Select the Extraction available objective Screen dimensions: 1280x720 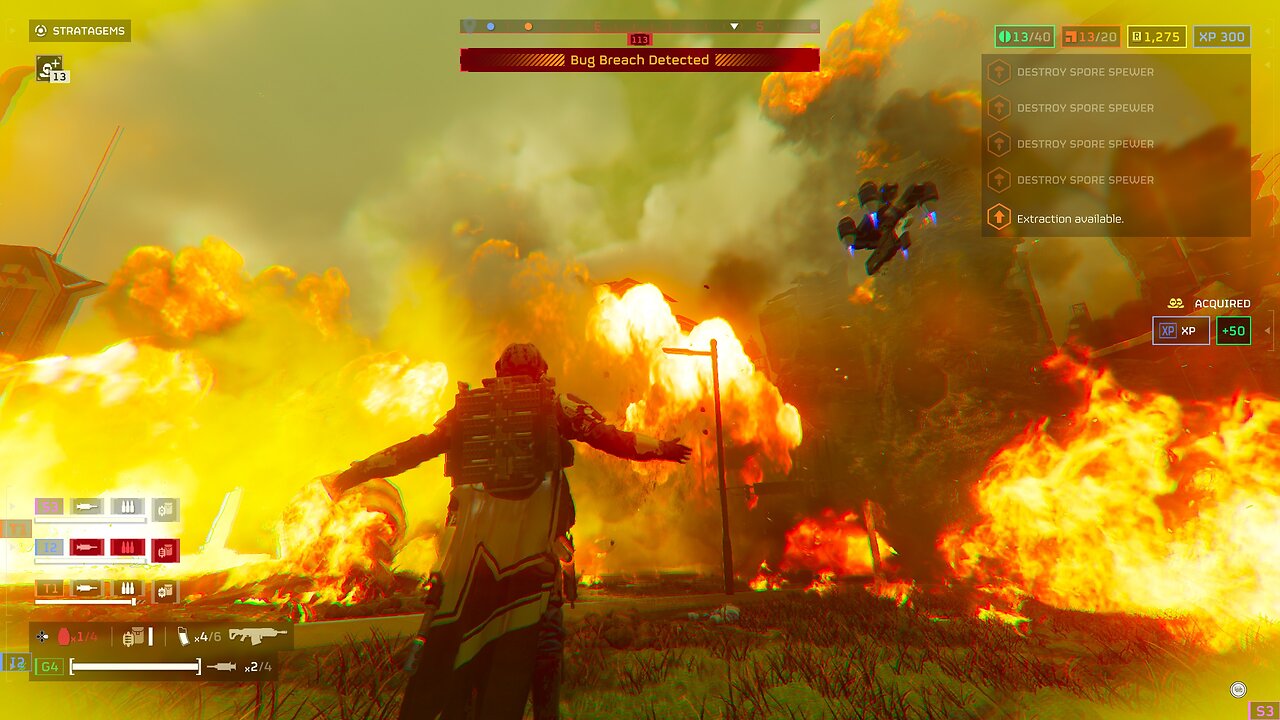point(1069,218)
